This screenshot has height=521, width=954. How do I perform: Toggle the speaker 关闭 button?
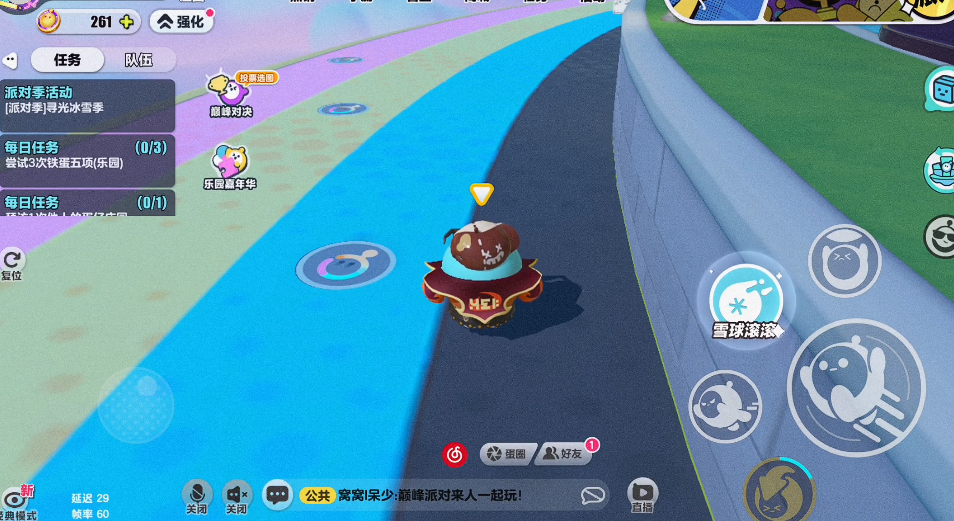(237, 494)
